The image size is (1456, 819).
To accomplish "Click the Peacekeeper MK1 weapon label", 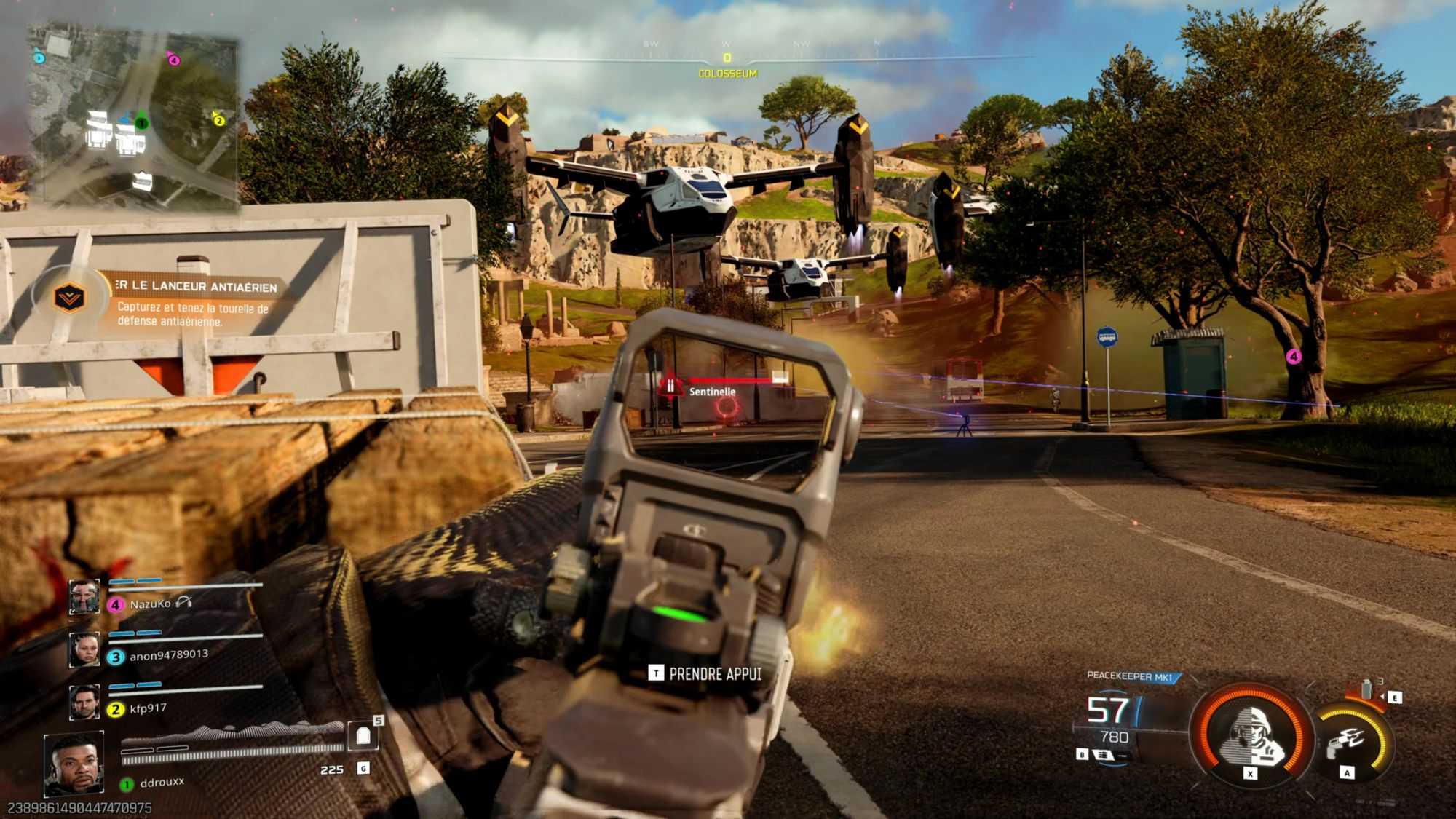I will (x=1130, y=676).
